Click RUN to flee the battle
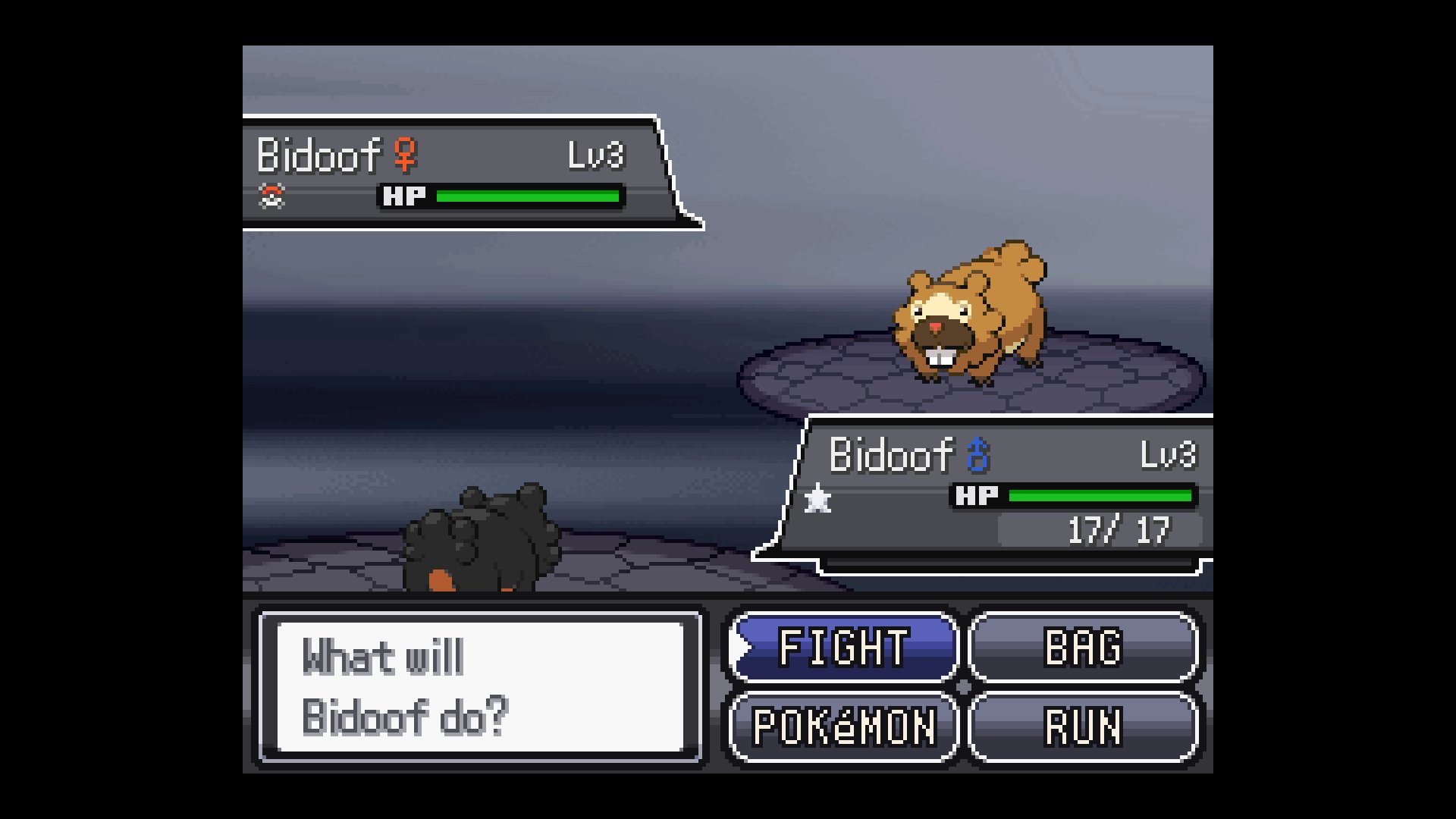The width and height of the screenshot is (1456, 819). 1083,726
